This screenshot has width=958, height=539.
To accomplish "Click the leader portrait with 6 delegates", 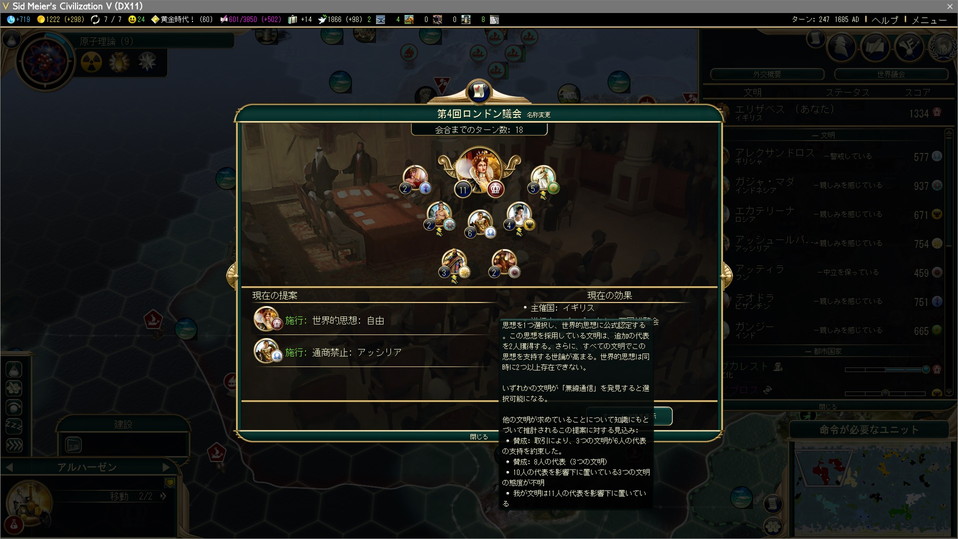I will click(x=481, y=222).
